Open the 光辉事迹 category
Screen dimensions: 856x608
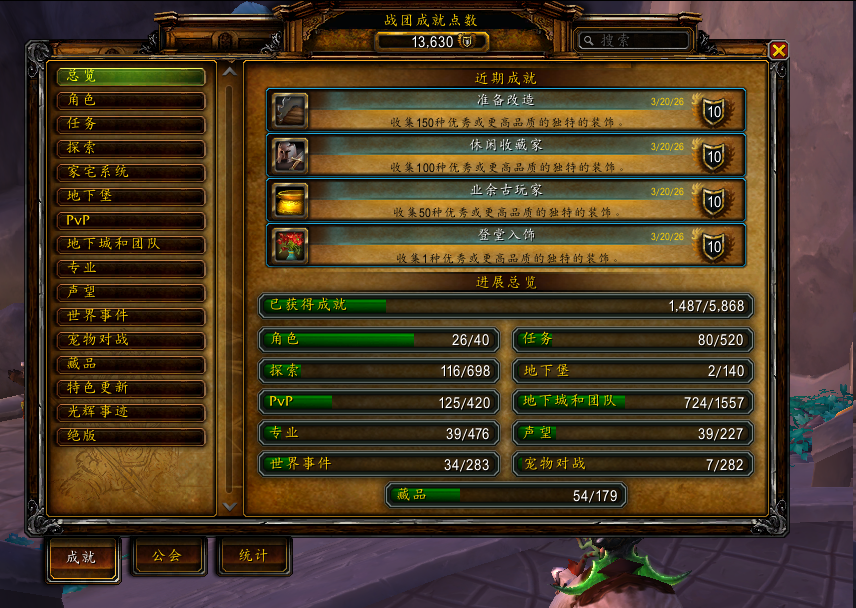tap(130, 412)
